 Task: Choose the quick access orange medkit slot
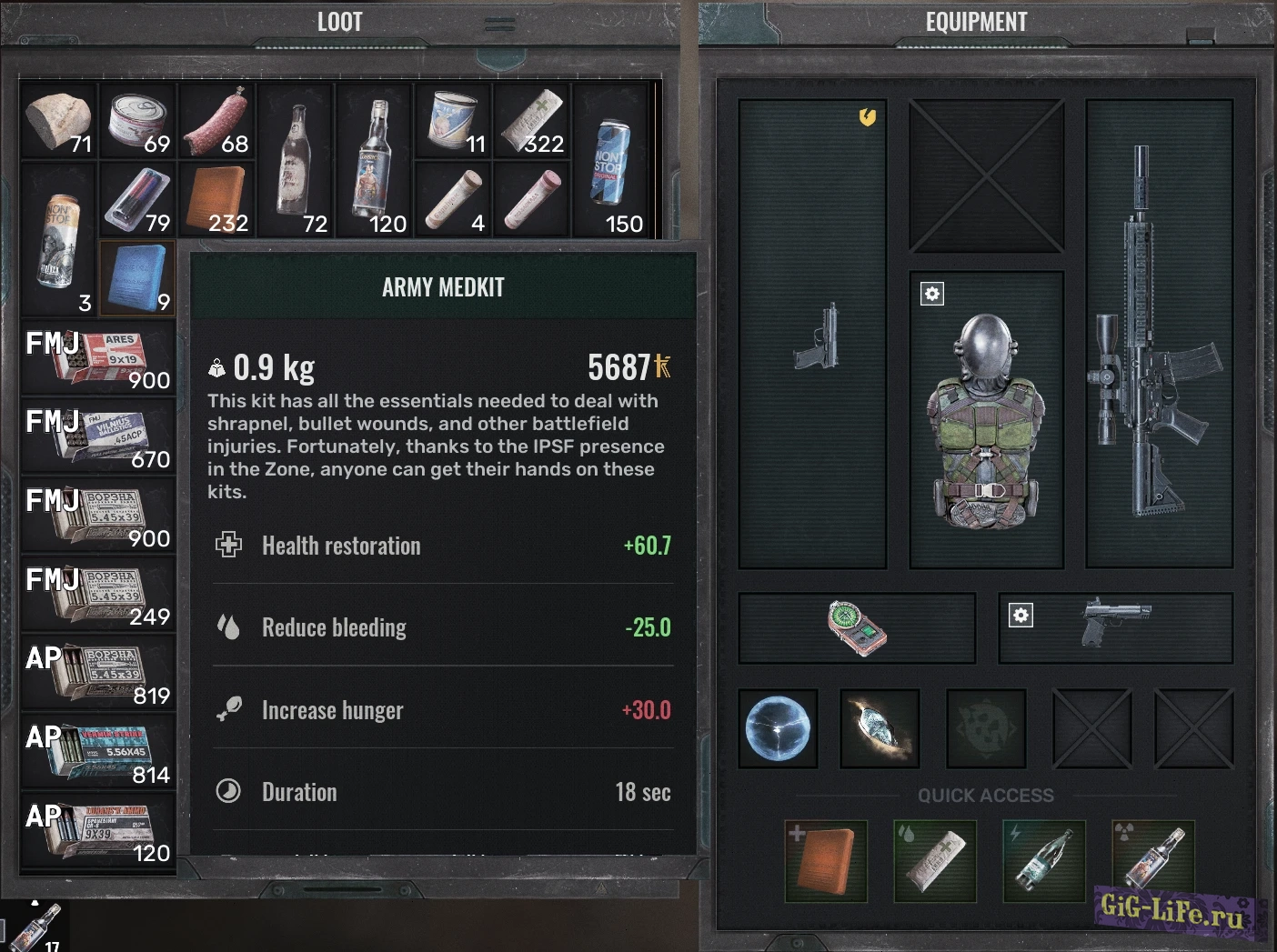(x=826, y=860)
